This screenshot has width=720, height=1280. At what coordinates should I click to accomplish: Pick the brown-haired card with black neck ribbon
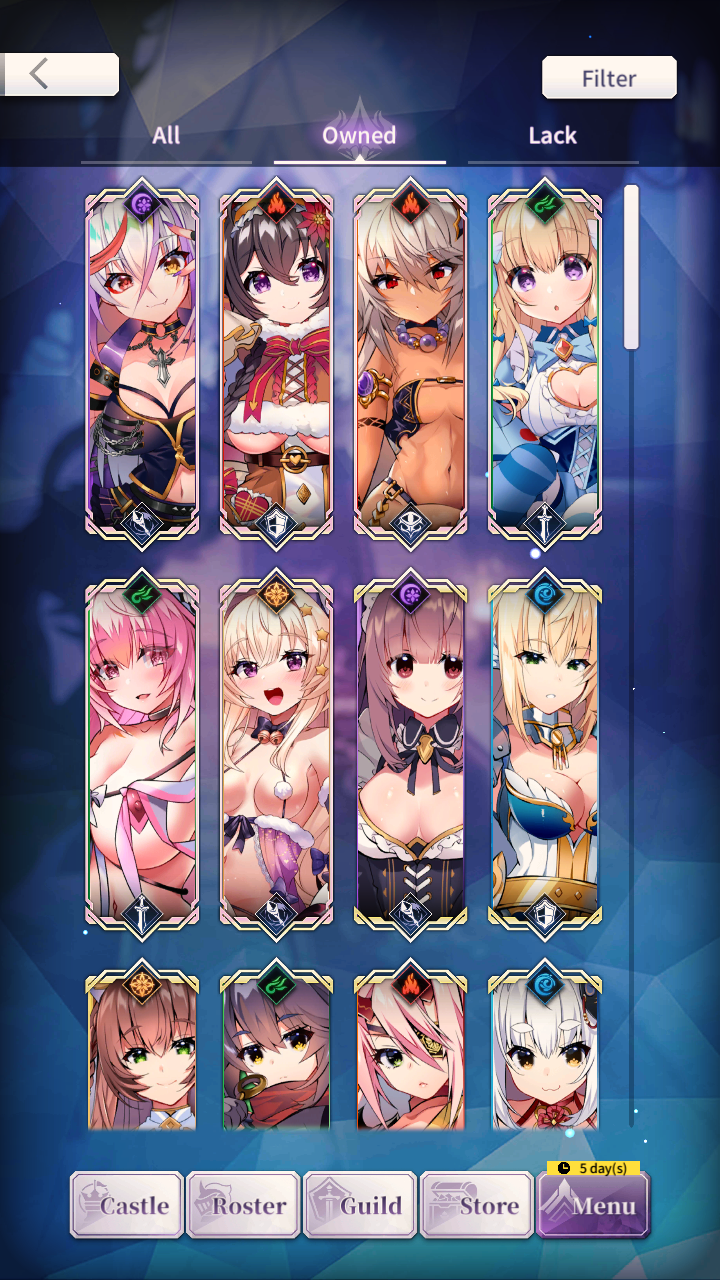click(x=410, y=755)
